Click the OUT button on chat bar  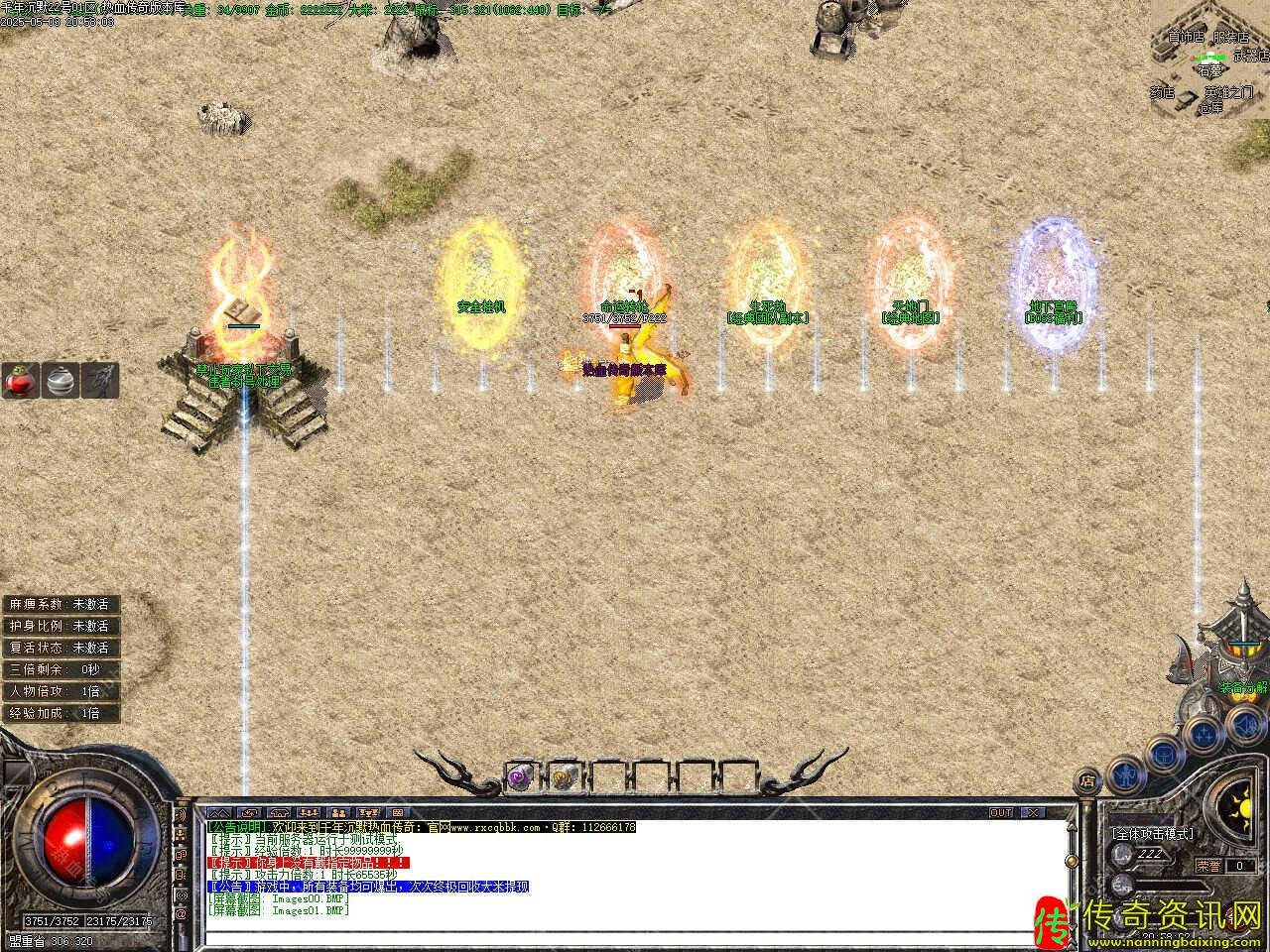[1000, 812]
